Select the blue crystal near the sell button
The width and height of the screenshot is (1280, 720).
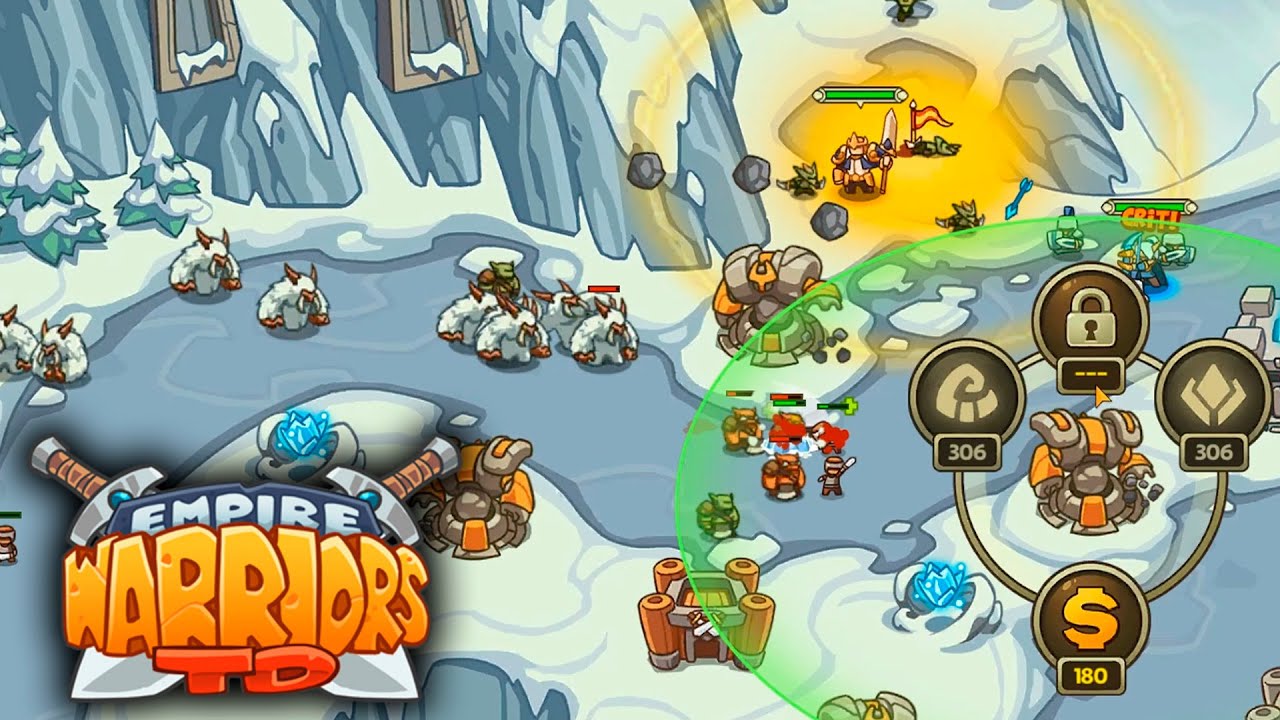(940, 585)
